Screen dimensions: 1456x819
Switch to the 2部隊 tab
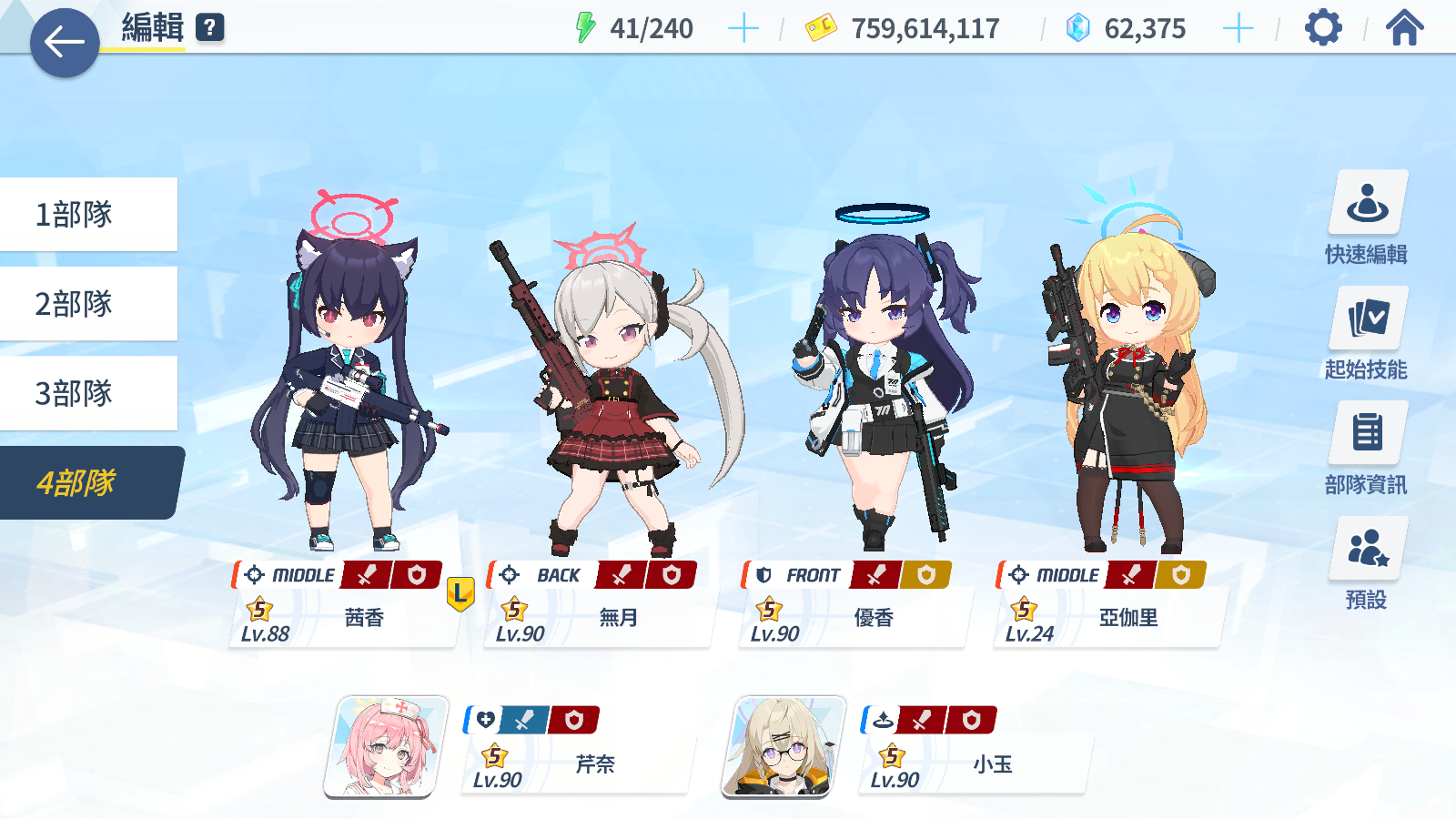pos(88,304)
